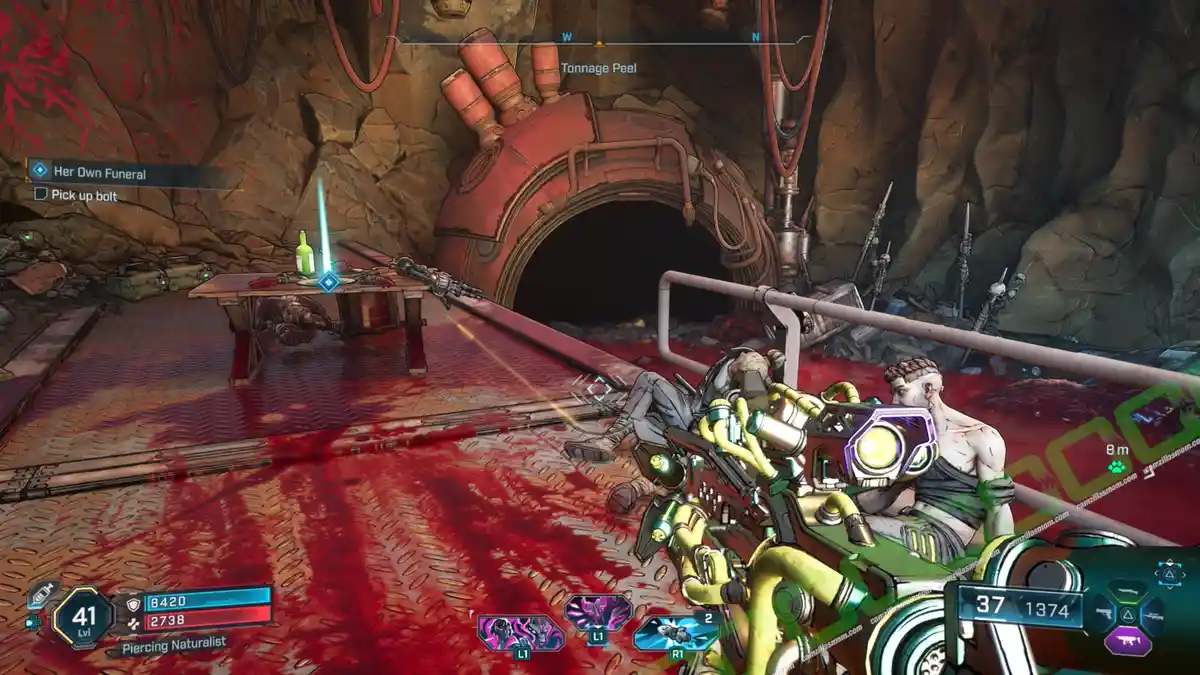
Task: Fire the blue rocket ordnance ability
Action: tap(675, 634)
